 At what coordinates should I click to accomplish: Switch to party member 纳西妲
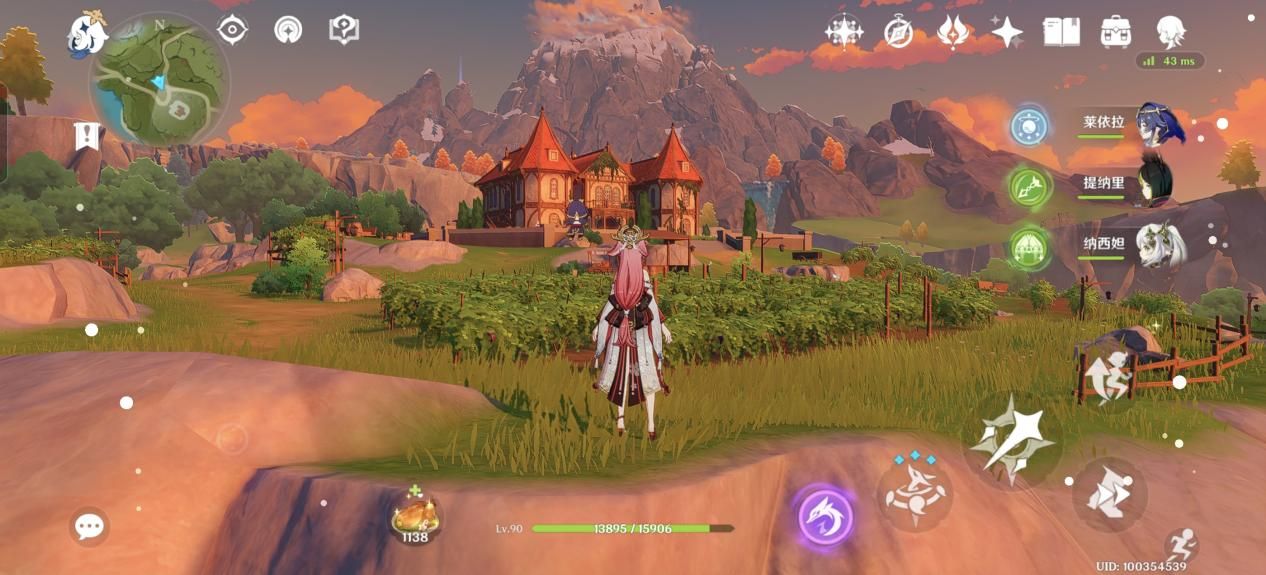click(1160, 245)
